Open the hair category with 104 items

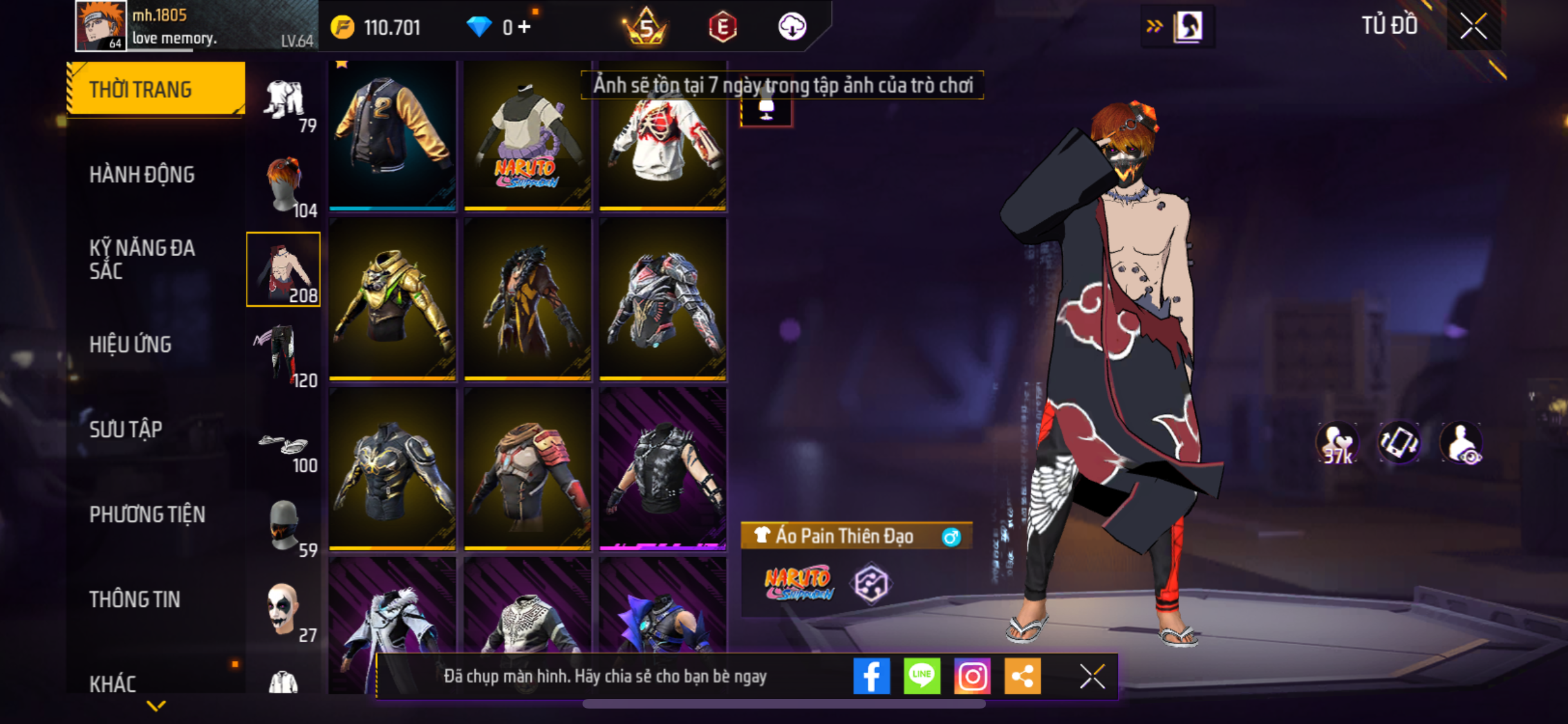coord(285,185)
